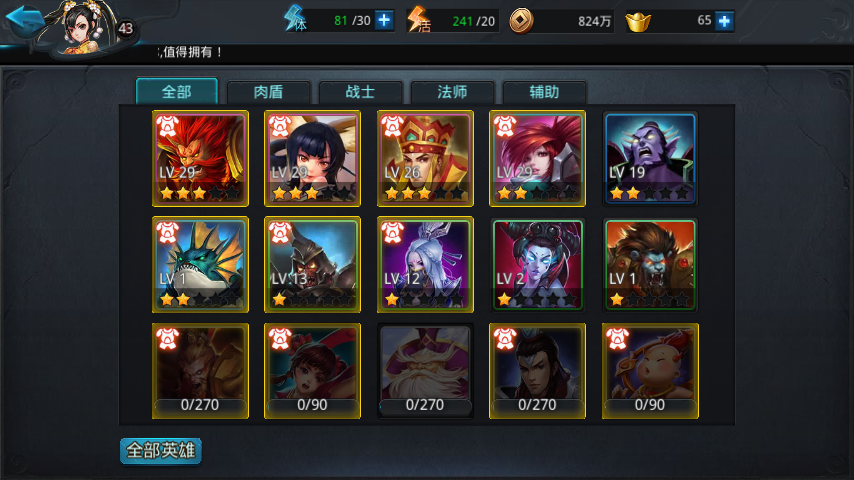Viewport: 854px width, 480px height.
Task: Go back using the blue arrow
Action: (x=24, y=20)
